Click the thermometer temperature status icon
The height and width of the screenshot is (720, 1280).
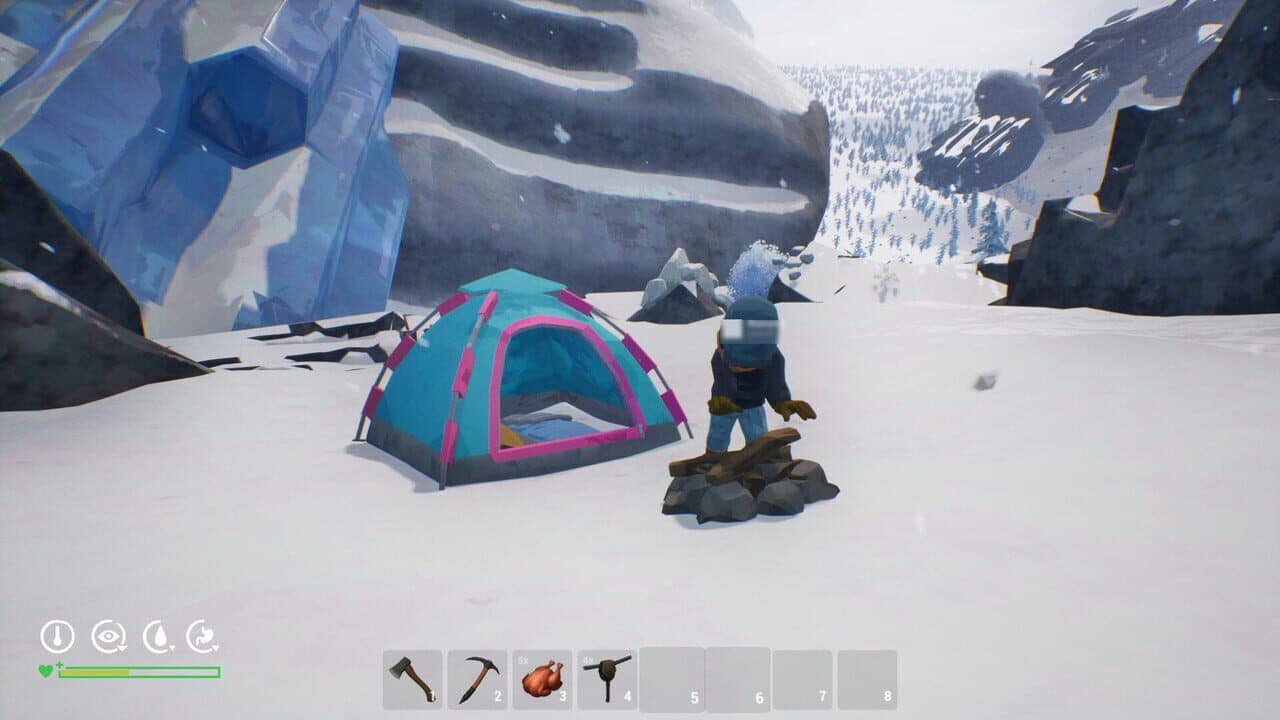click(57, 636)
